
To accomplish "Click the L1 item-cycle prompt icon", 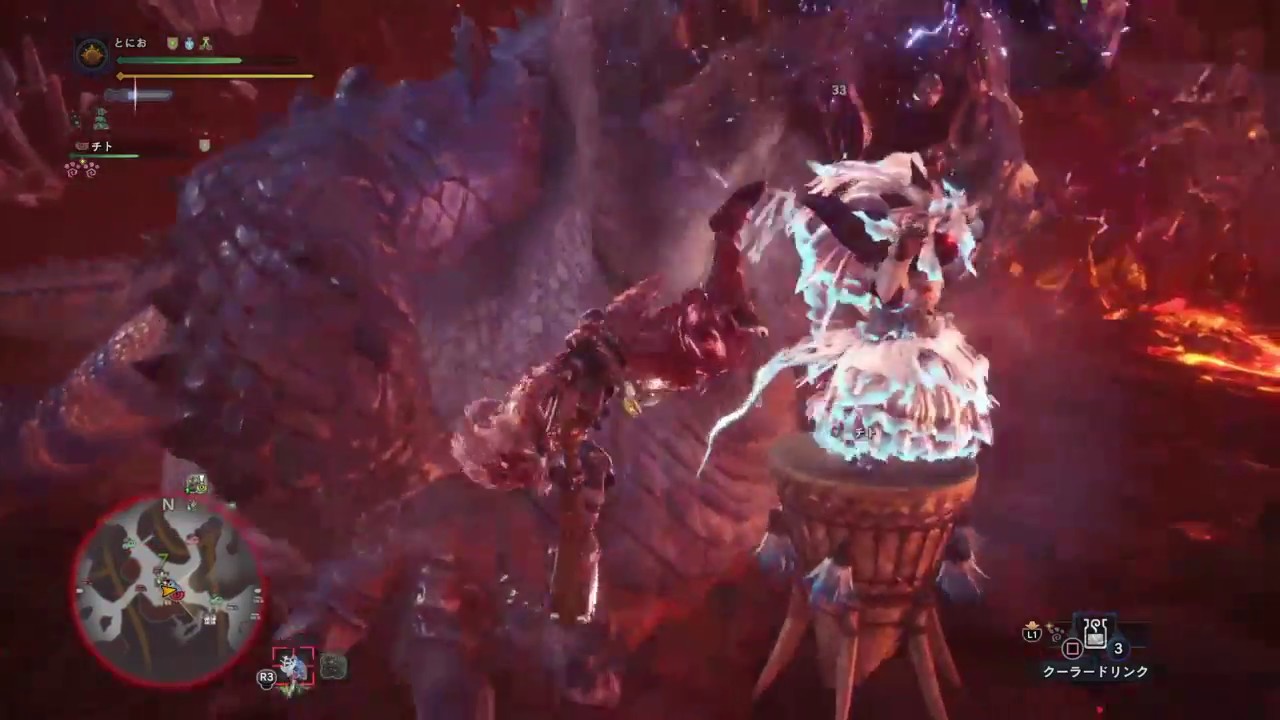I will point(1033,634).
